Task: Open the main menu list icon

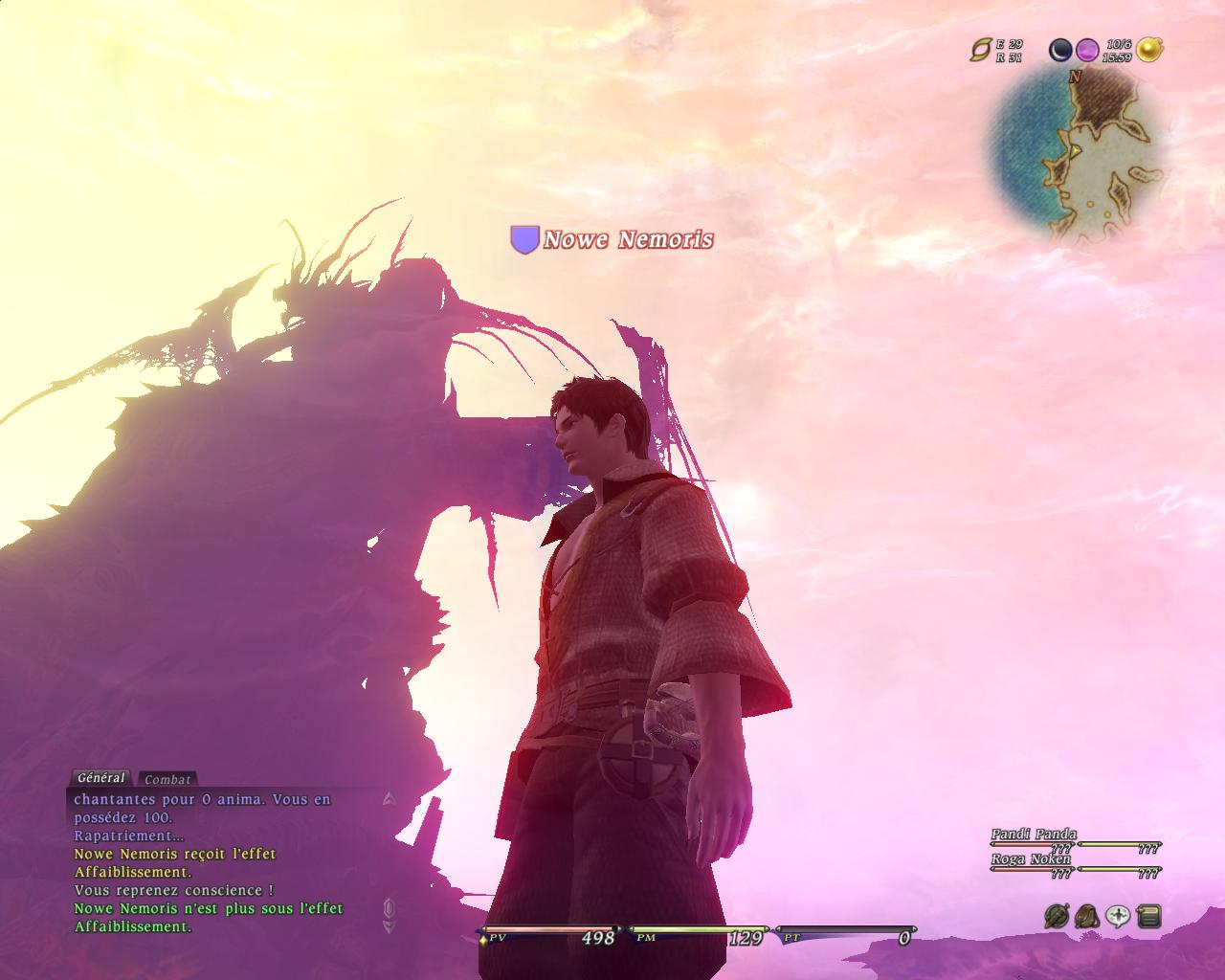Action: pos(1148,916)
